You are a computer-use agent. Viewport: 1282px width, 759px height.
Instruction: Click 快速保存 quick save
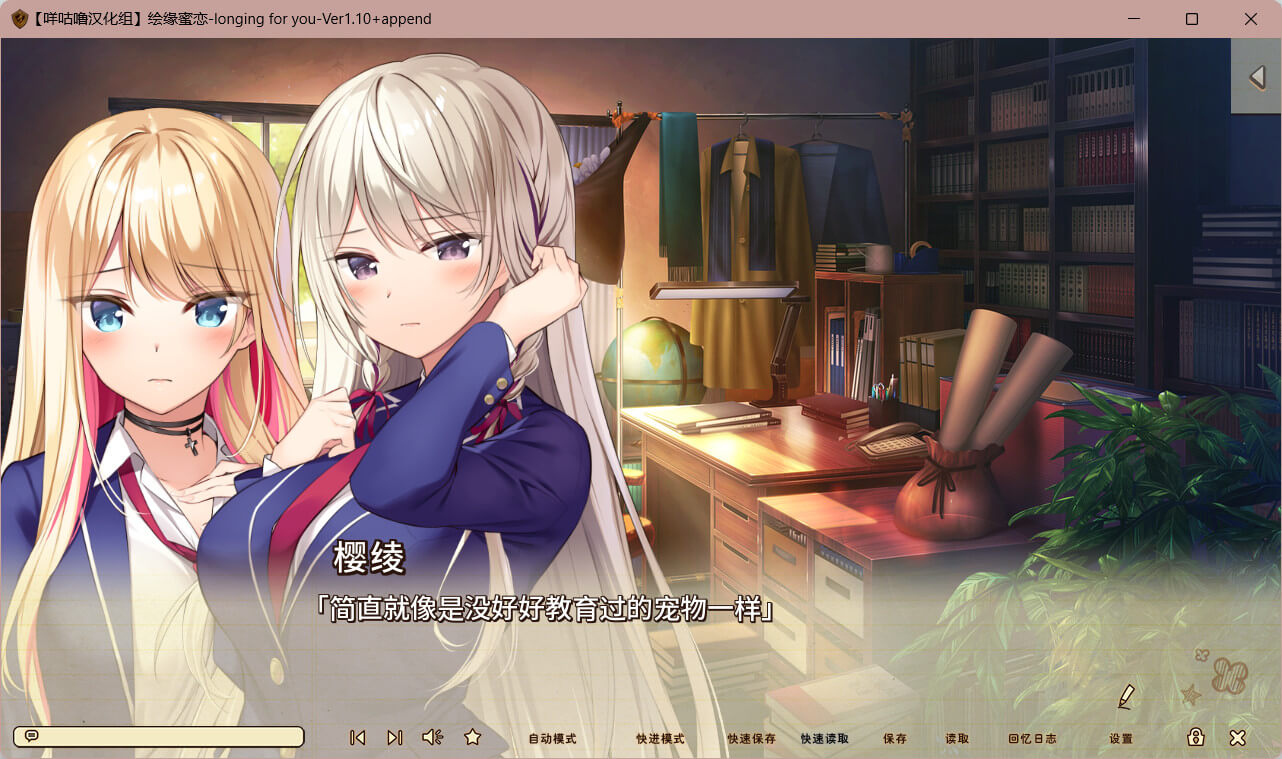[x=752, y=739]
